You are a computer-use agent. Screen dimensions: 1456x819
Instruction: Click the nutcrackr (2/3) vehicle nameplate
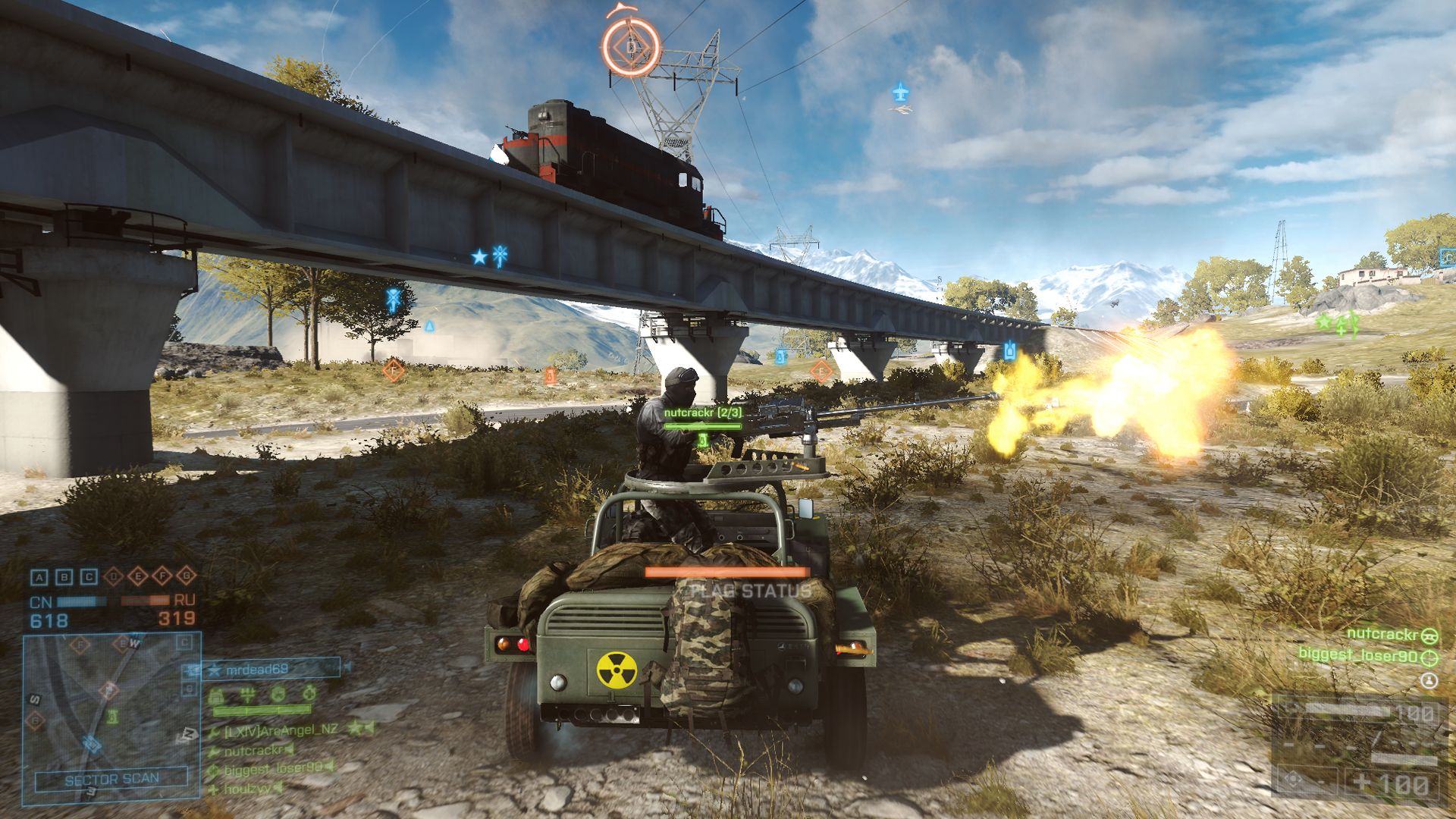click(702, 413)
